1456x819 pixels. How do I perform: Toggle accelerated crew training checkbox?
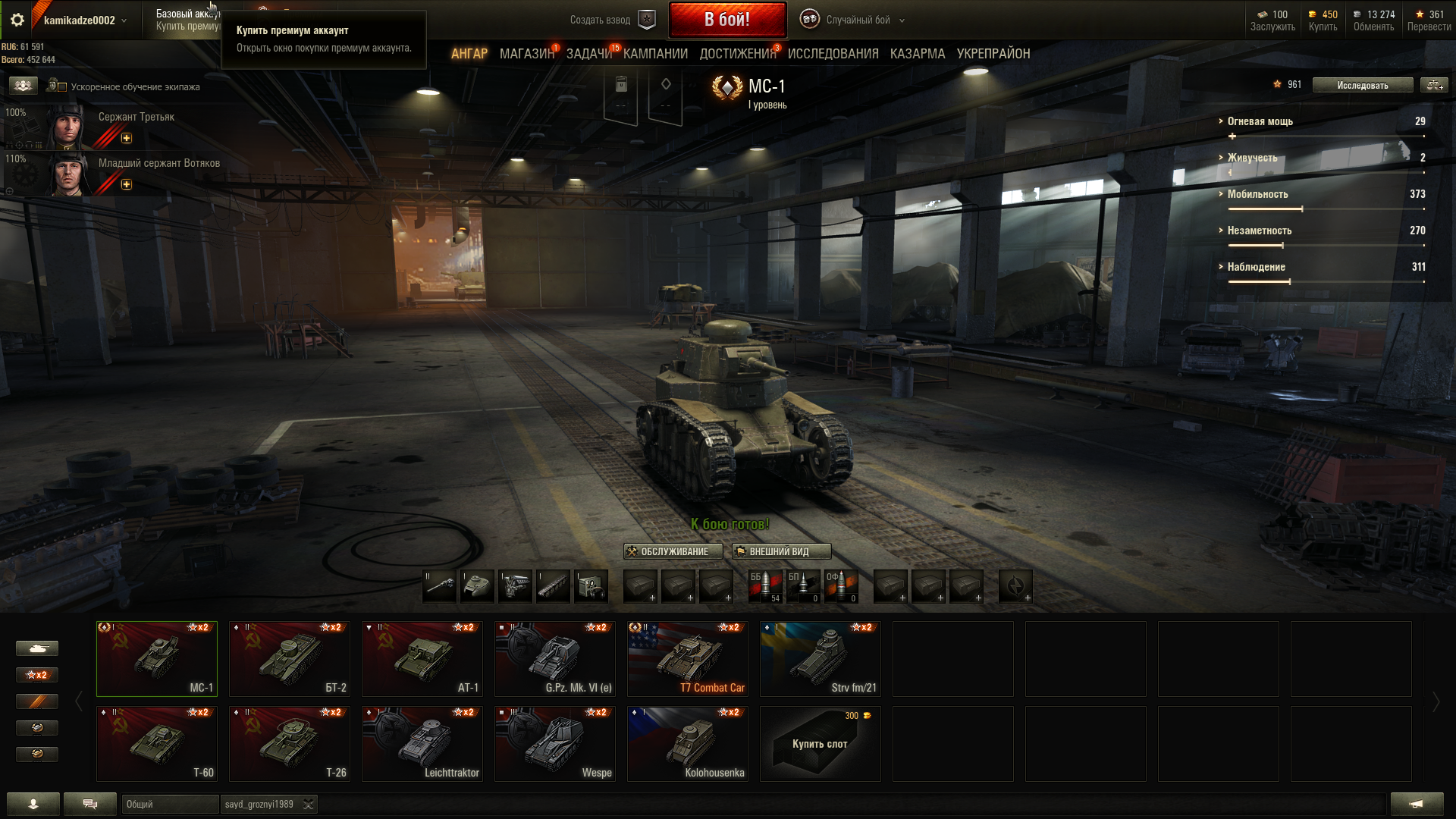(x=62, y=87)
